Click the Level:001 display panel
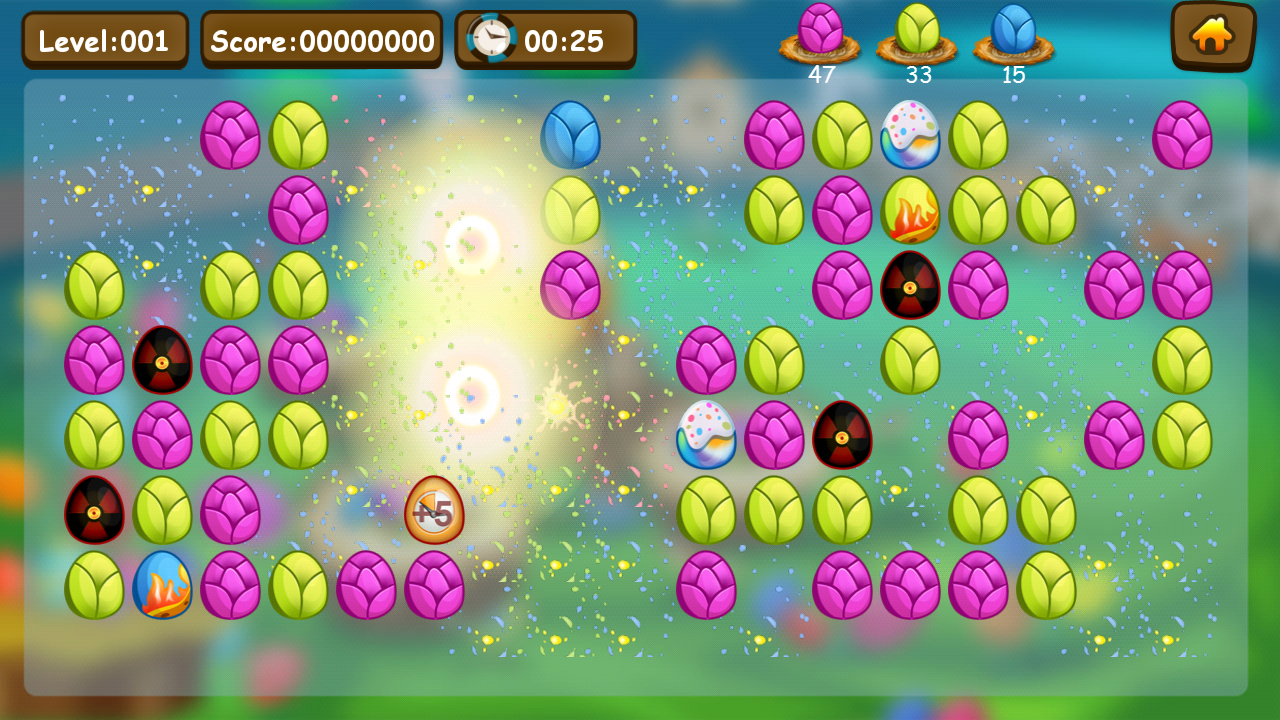Image resolution: width=1280 pixels, height=720 pixels. [105, 40]
